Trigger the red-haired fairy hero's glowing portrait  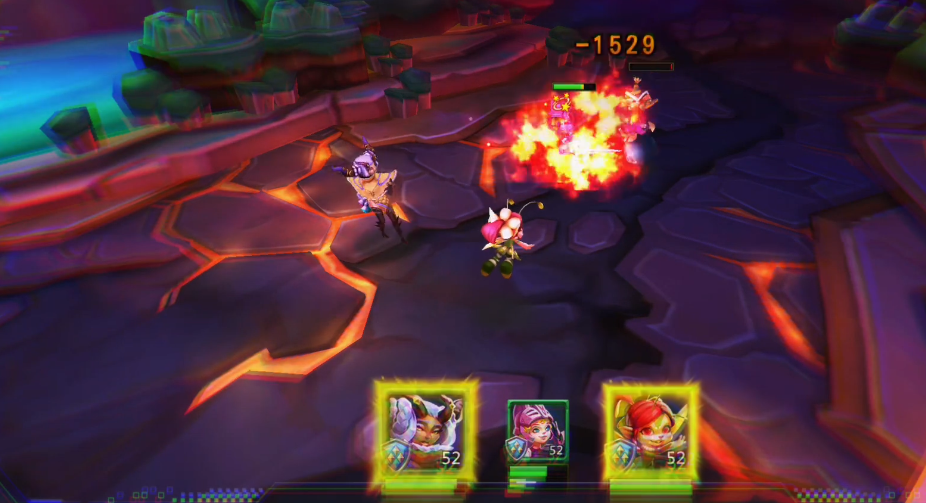click(x=650, y=430)
